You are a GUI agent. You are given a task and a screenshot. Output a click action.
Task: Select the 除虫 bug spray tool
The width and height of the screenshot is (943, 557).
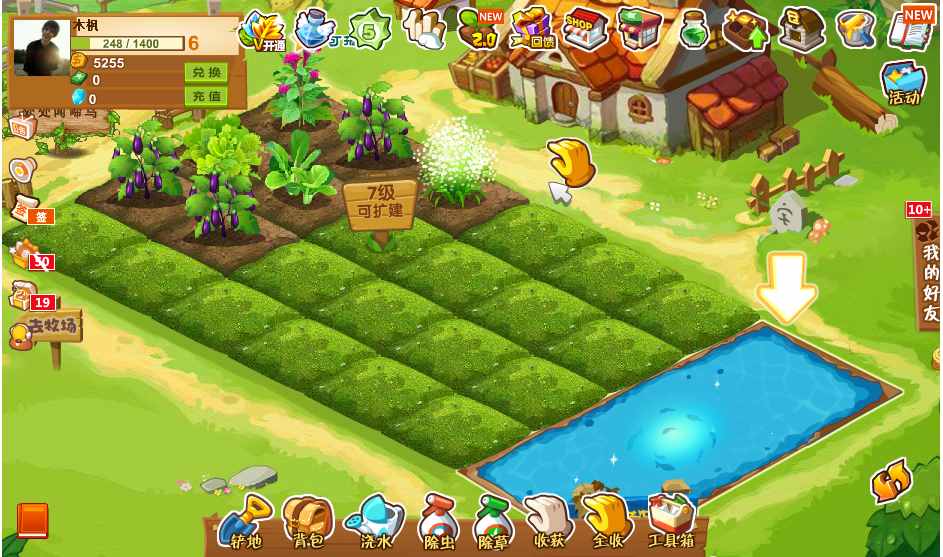[438, 522]
